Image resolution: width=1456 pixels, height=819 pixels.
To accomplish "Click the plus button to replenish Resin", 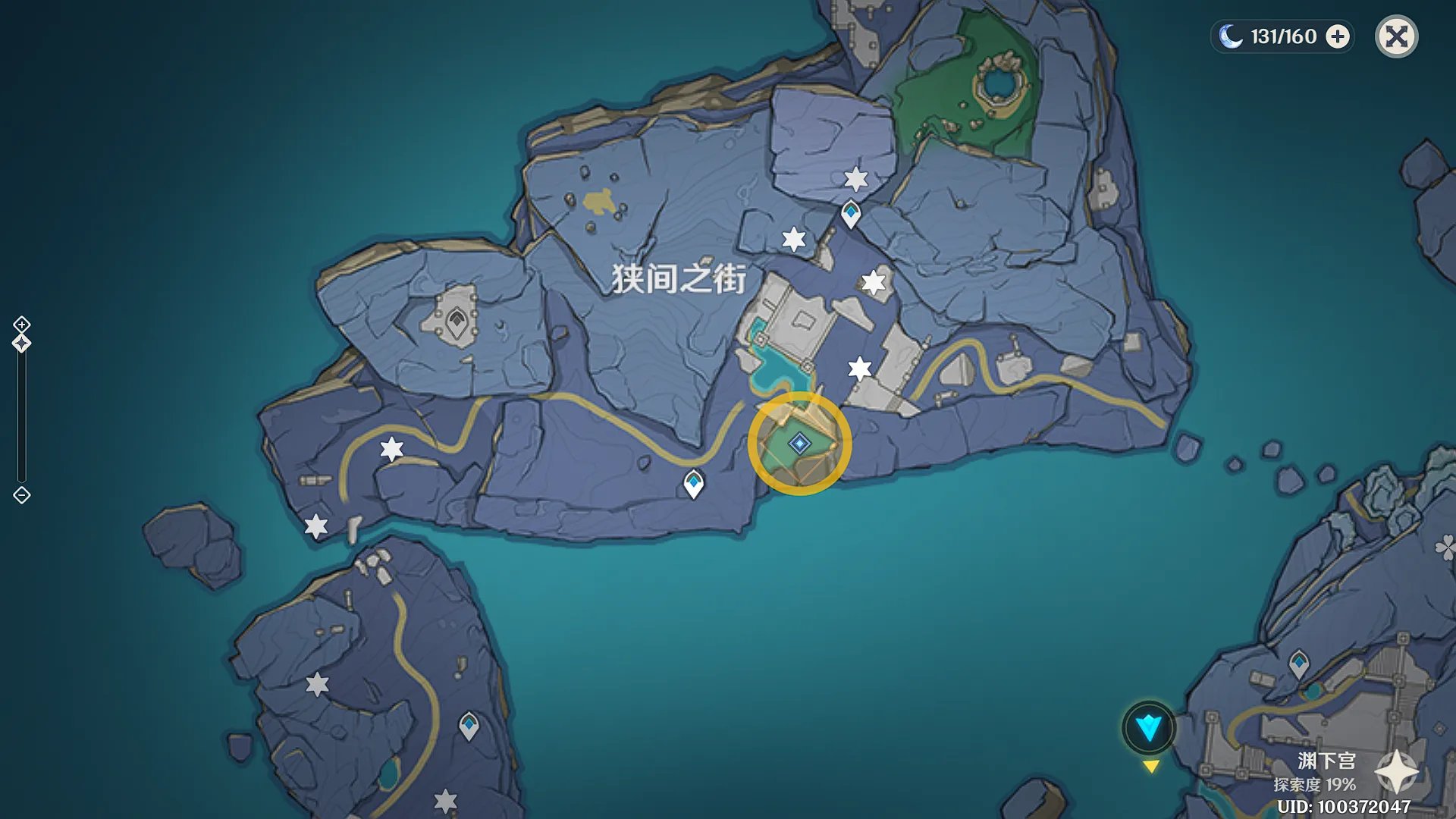I will tap(1338, 36).
